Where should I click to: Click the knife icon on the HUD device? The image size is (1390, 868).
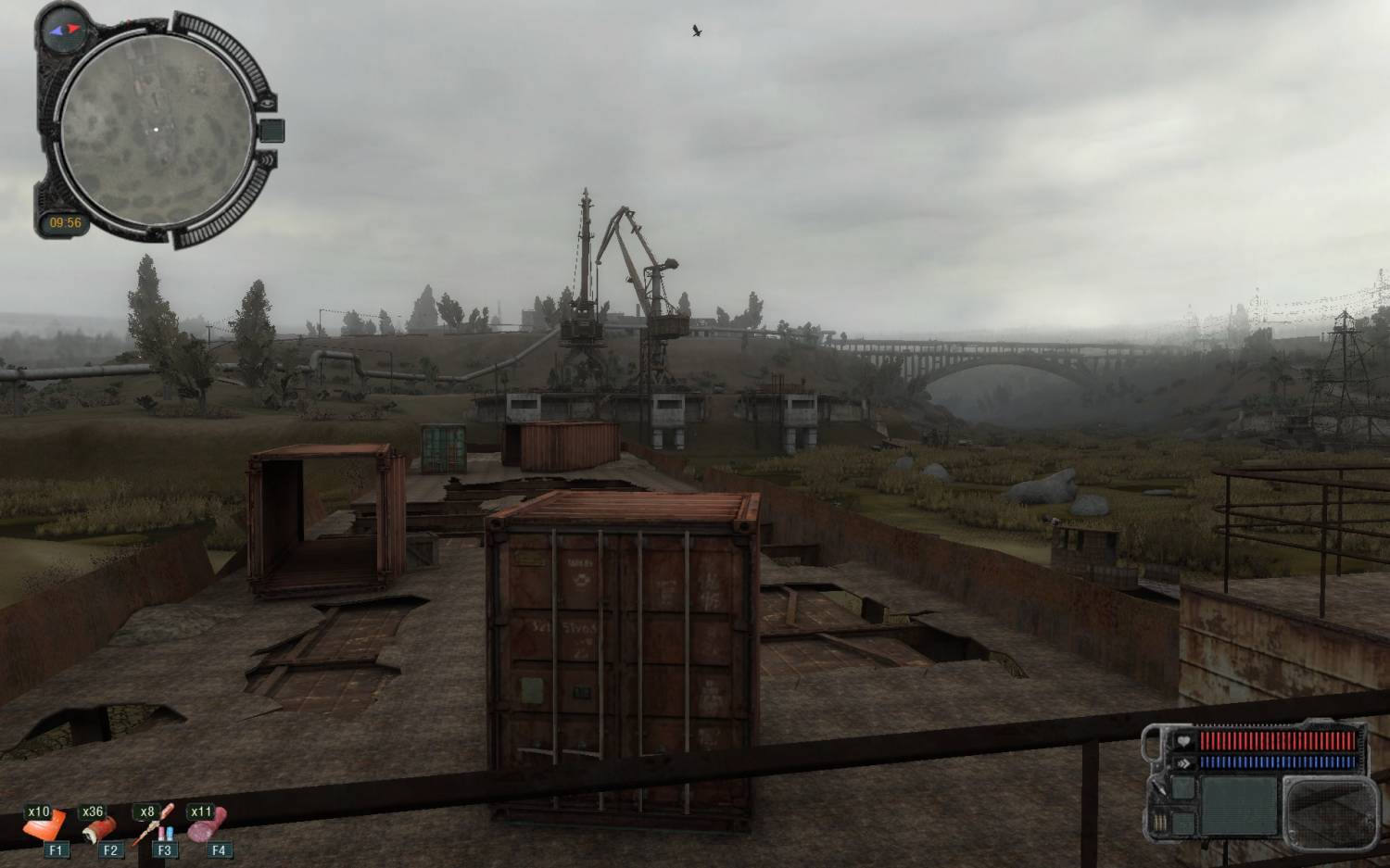[x=1158, y=789]
